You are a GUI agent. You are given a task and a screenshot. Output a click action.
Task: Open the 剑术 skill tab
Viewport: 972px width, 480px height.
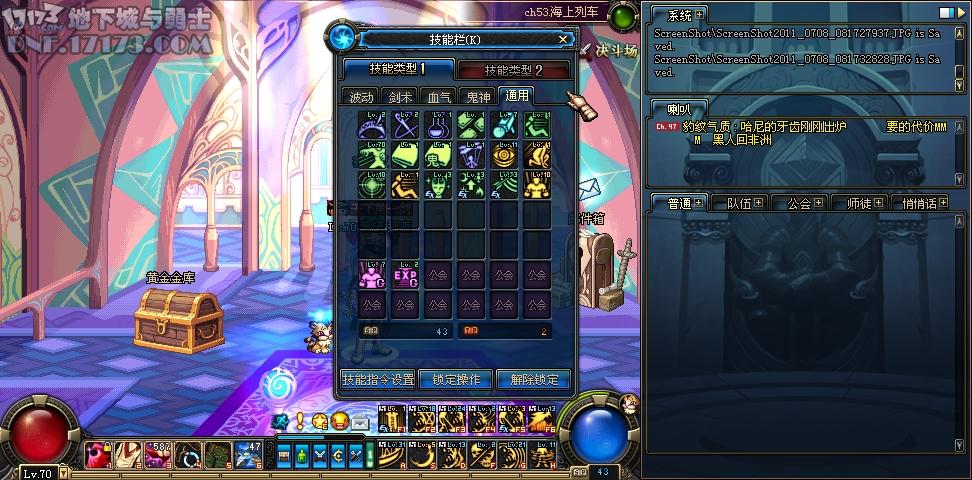[400, 97]
